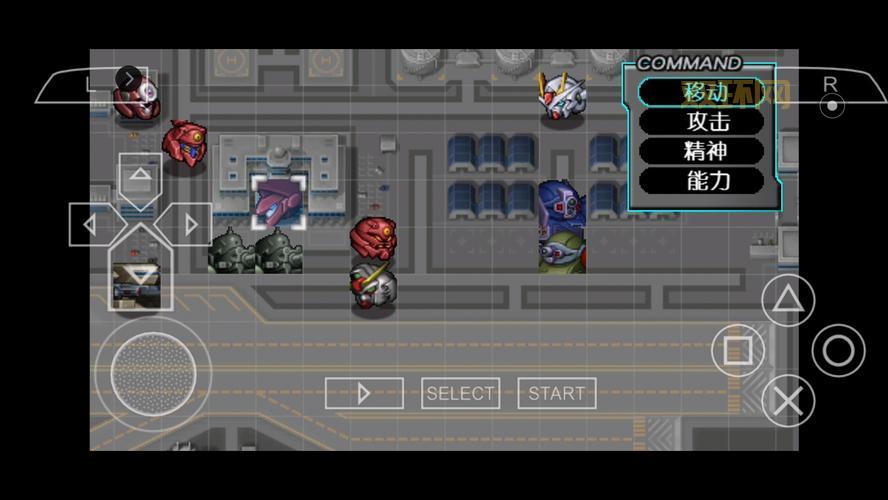Tap the emulator START button
This screenshot has height=500, width=888.
click(x=557, y=393)
